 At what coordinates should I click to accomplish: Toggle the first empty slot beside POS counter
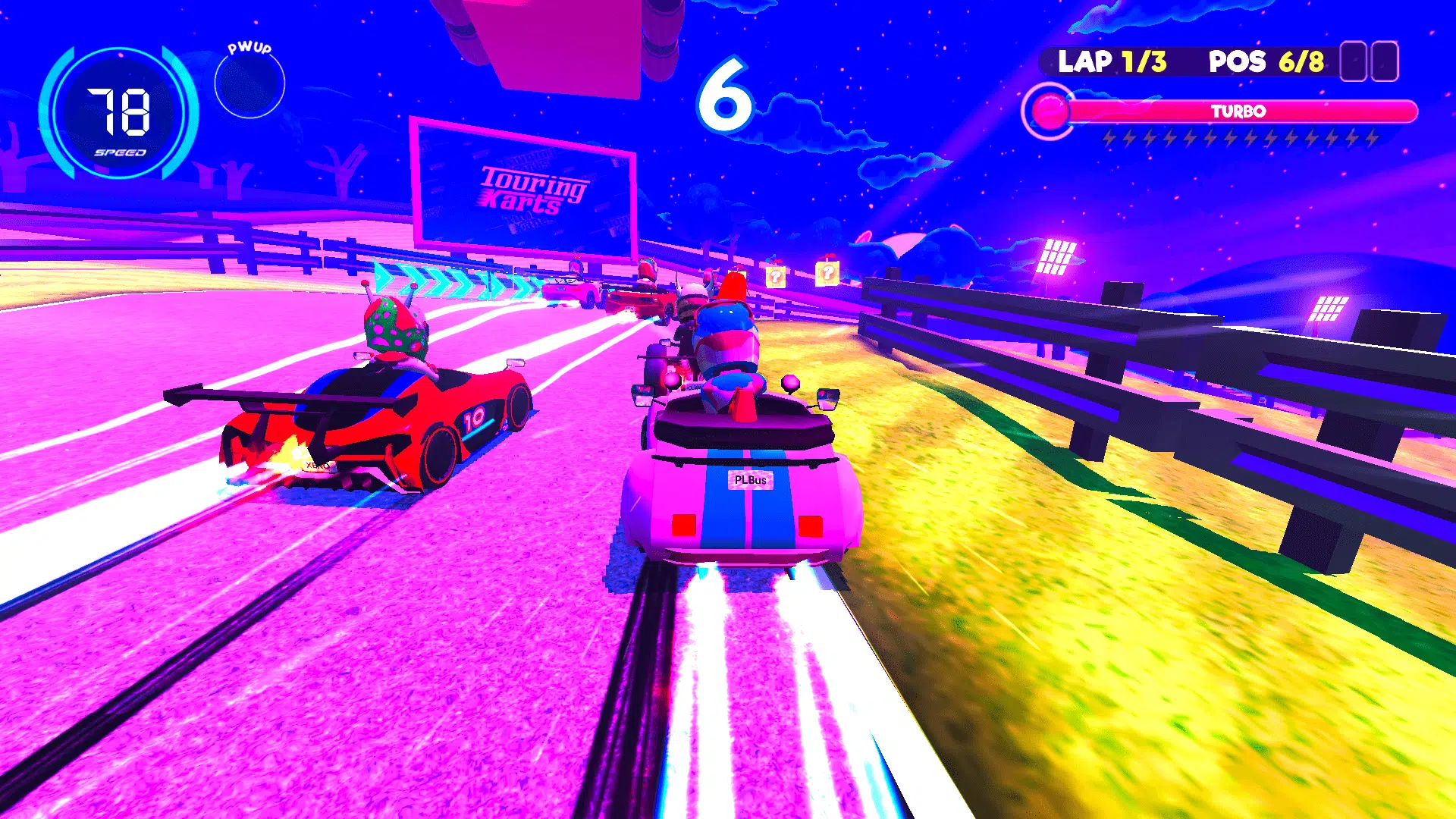click(1351, 62)
